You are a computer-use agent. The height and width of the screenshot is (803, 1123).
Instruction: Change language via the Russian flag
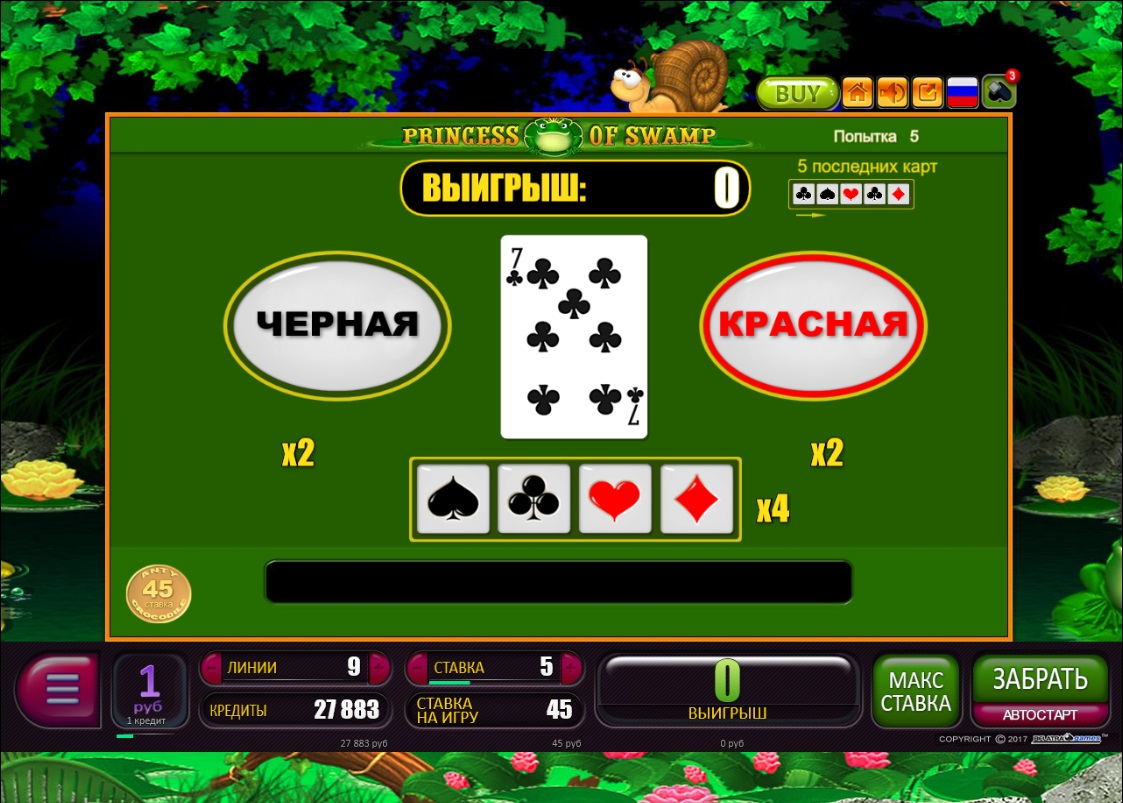[x=962, y=93]
